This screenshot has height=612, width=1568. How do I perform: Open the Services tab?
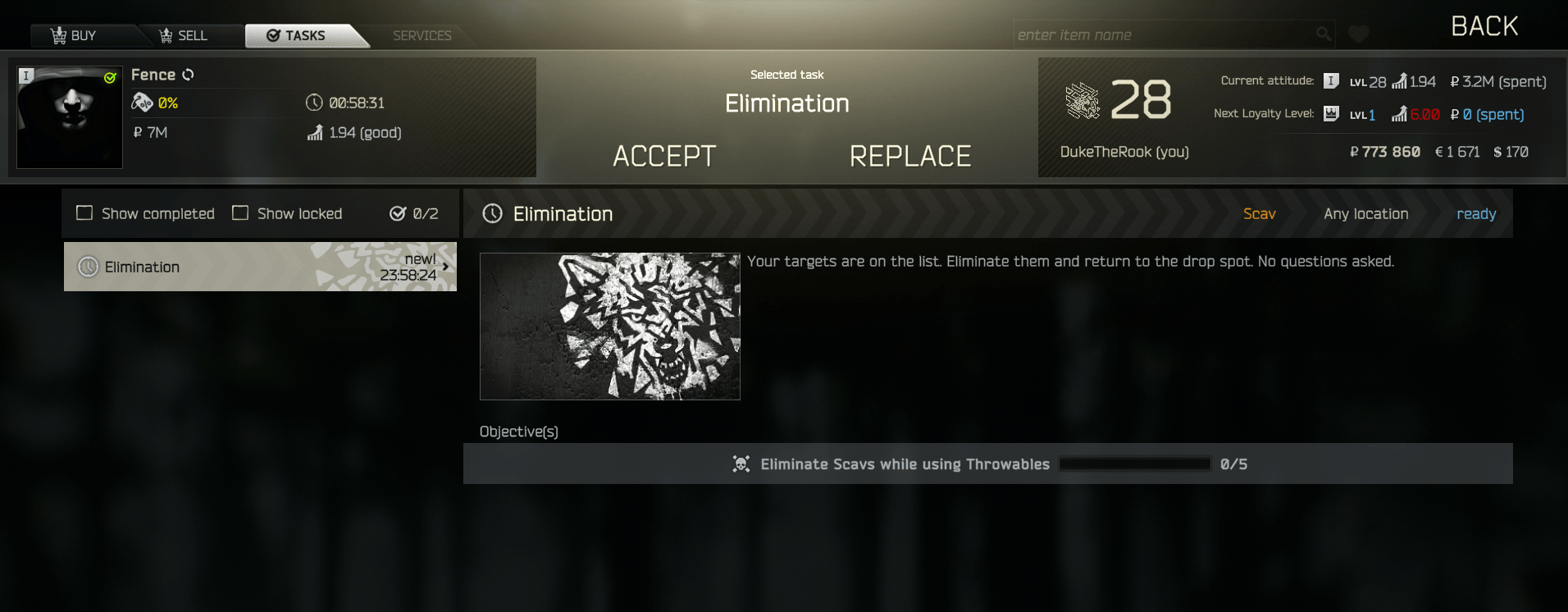pyautogui.click(x=421, y=35)
